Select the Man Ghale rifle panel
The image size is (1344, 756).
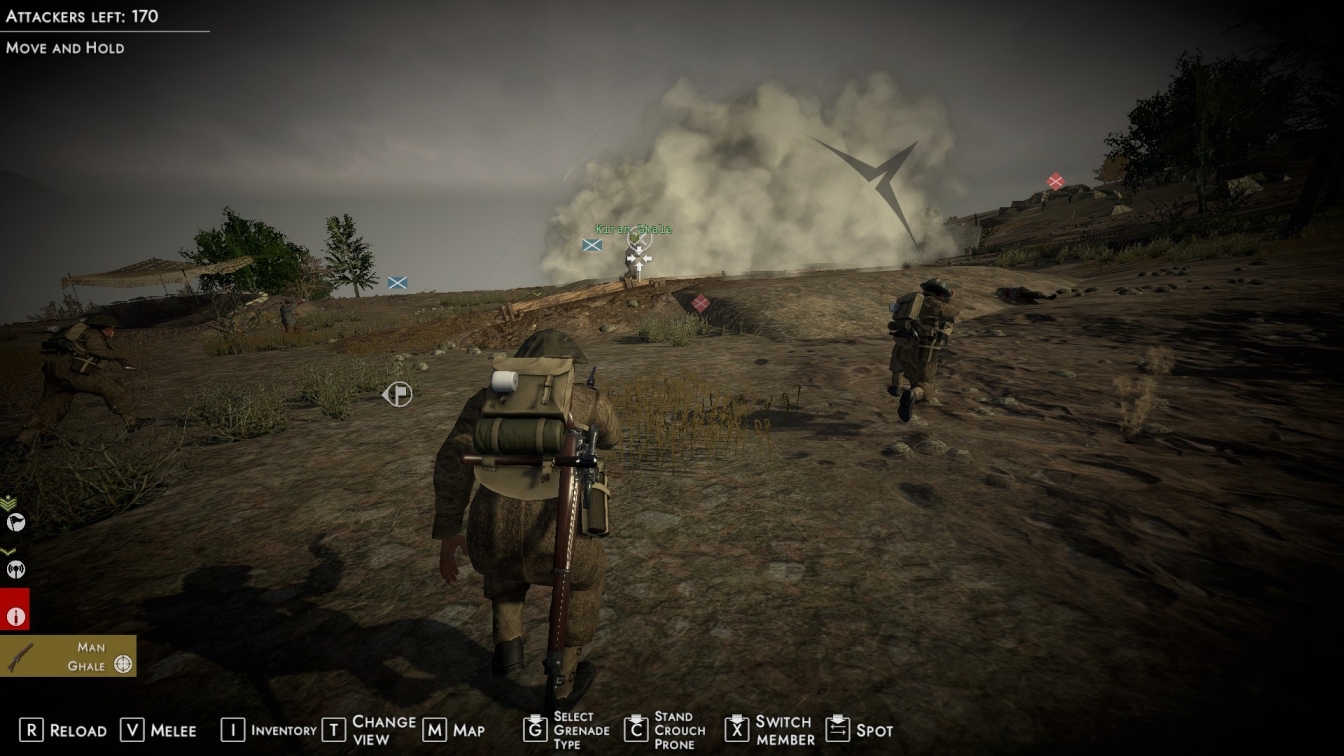68,656
